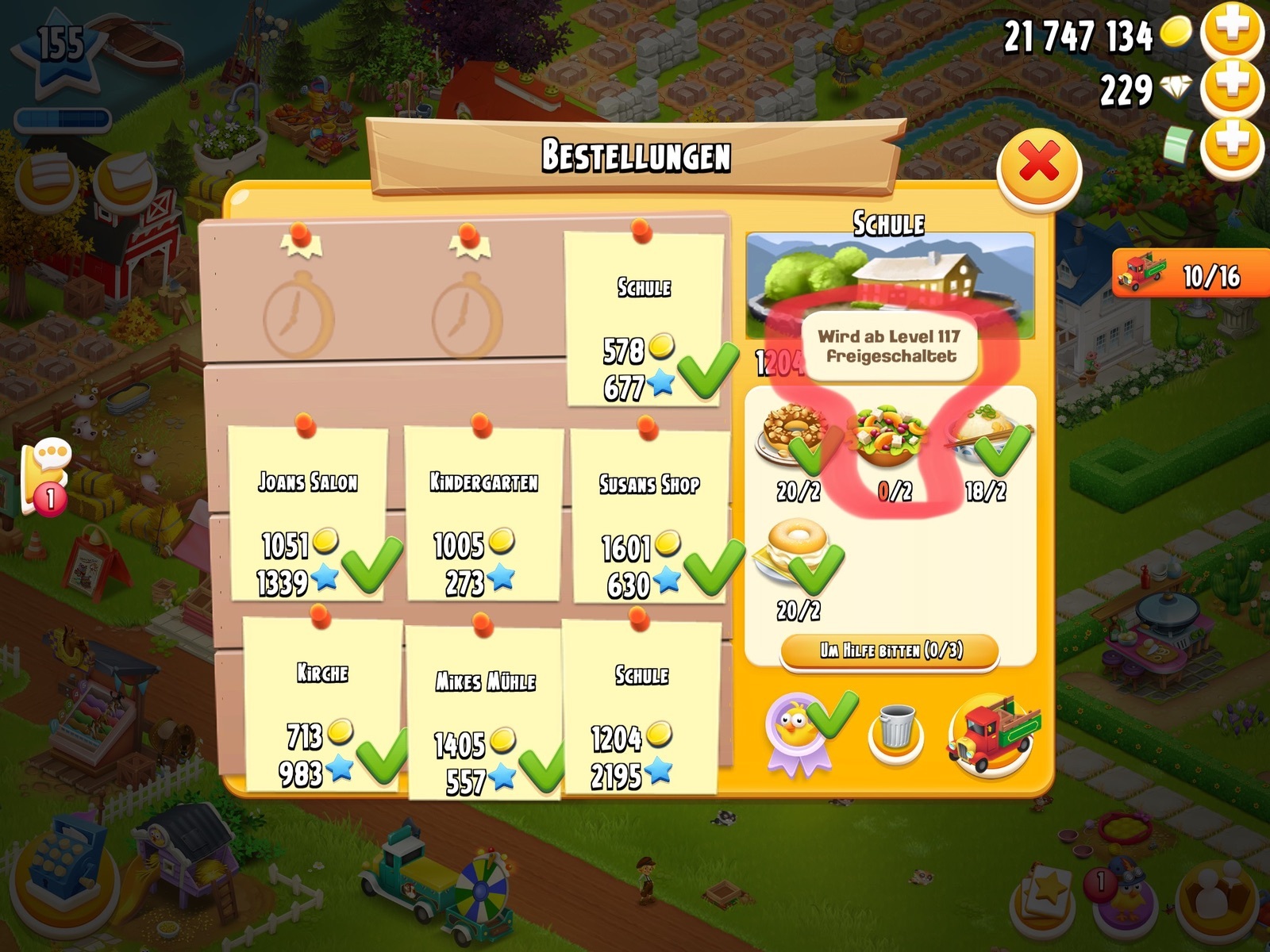This screenshot has width=1270, height=952.
Task: Select the Schule order paying 1204 coins
Action: [x=641, y=708]
